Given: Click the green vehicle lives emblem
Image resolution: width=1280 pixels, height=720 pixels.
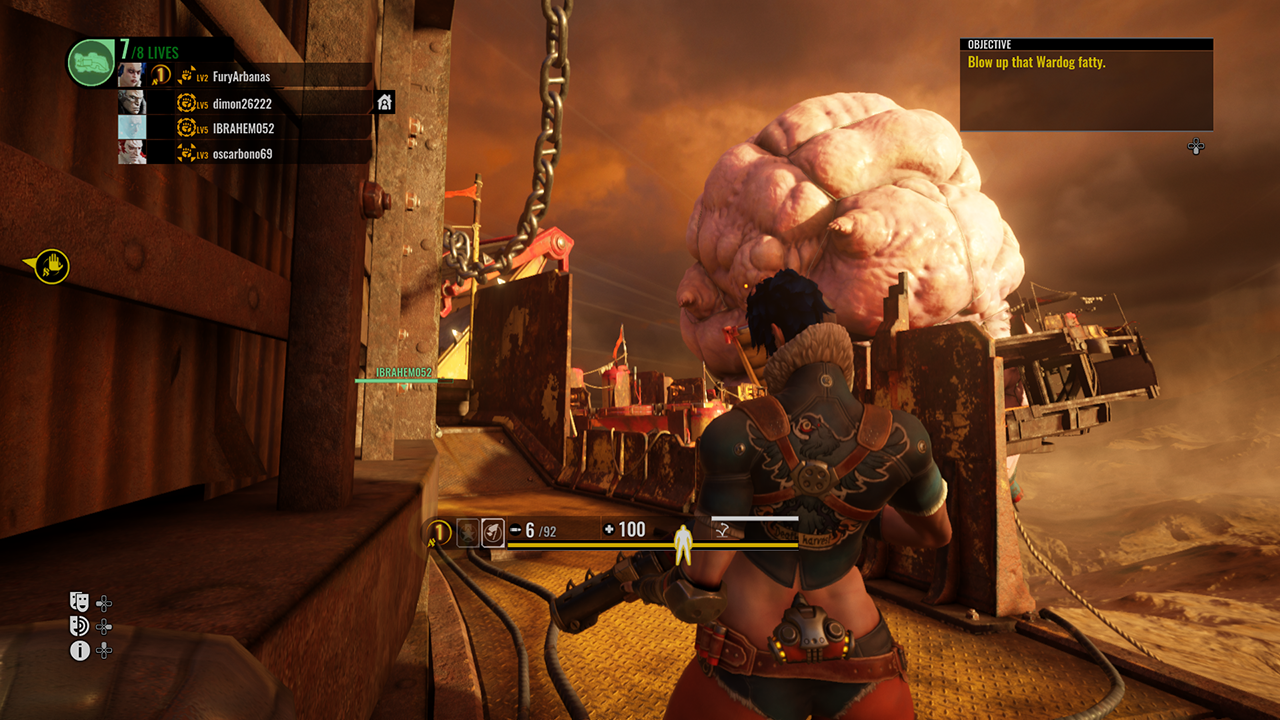Looking at the screenshot, I should point(91,63).
